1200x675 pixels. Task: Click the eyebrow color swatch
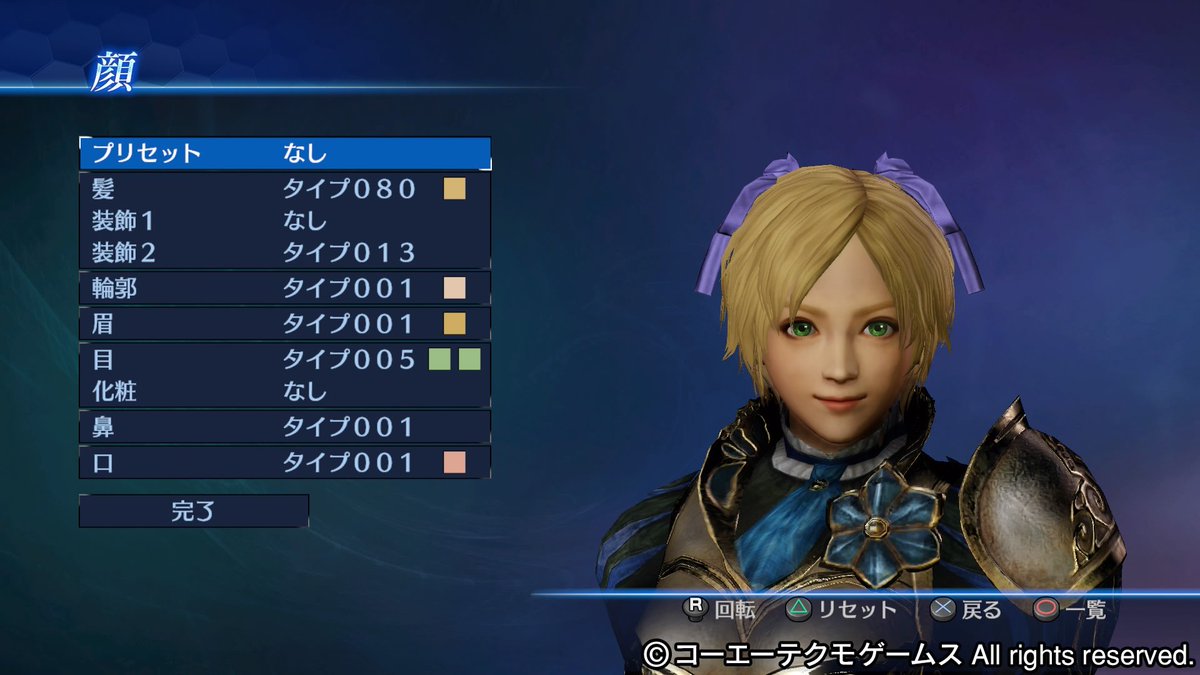pos(455,323)
